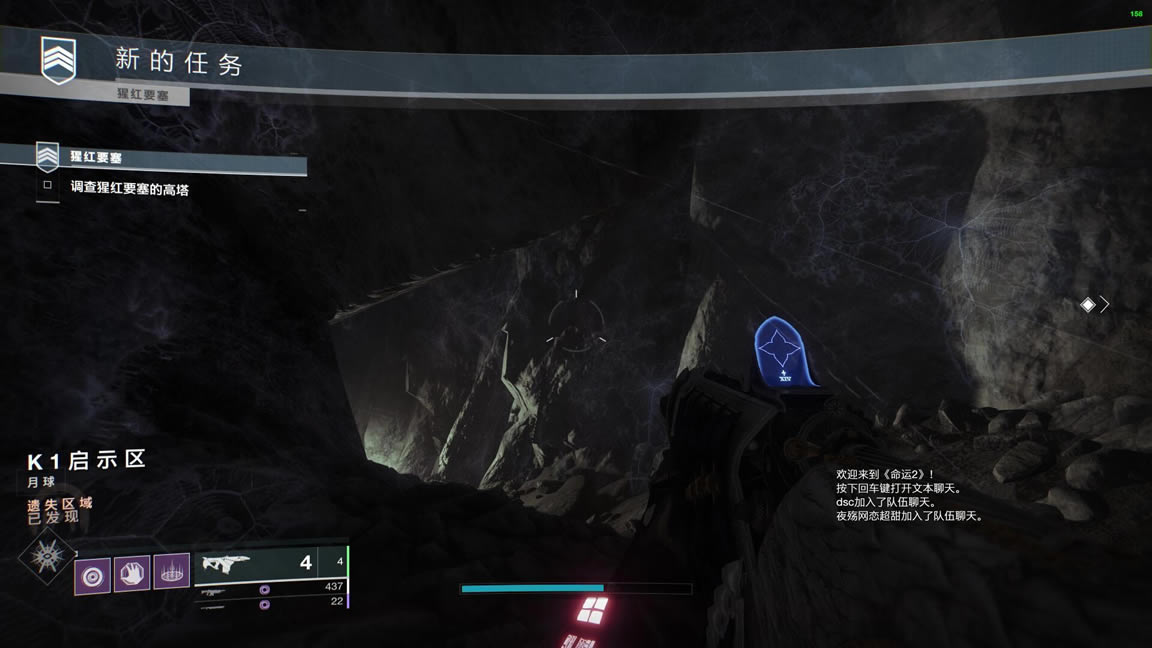Click the 新的任务 new quest banner
Viewport: 1152px width, 648px height.
tap(180, 62)
